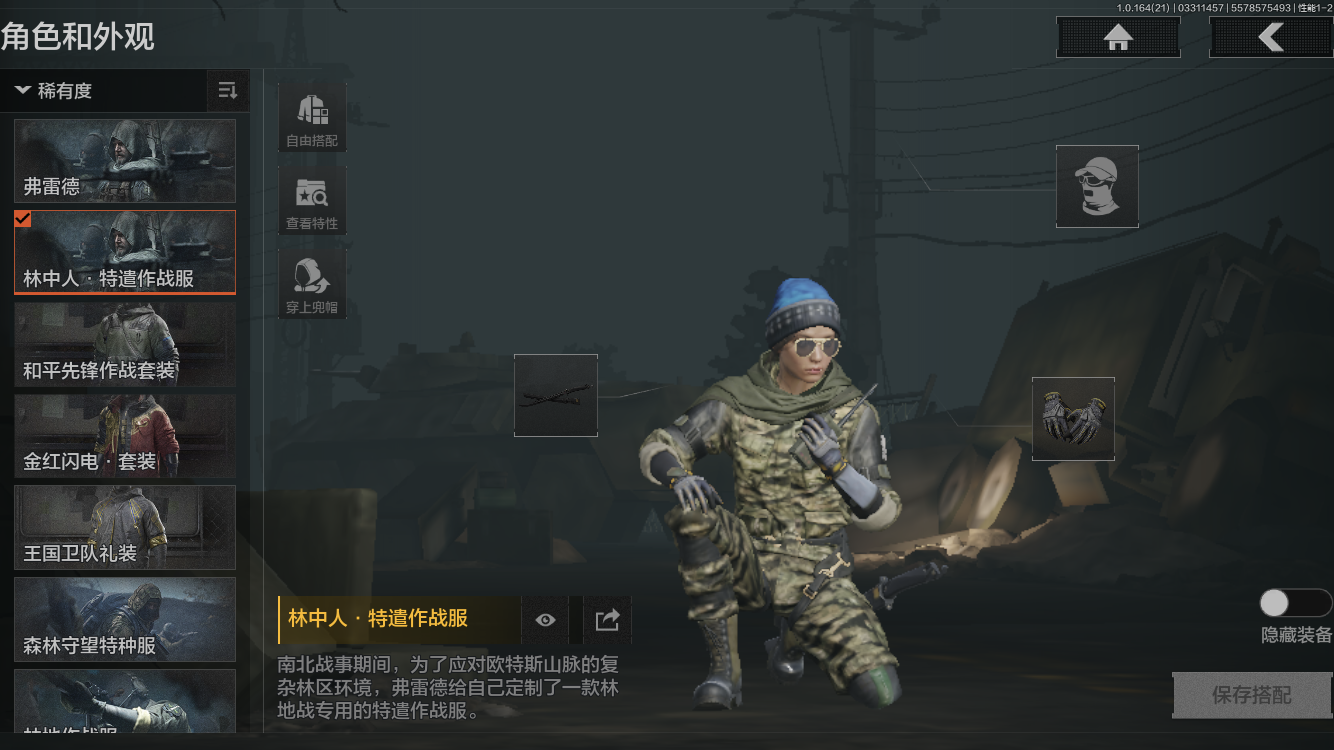
Task: Click the sort icon beside 稀有度
Action: (x=227, y=91)
